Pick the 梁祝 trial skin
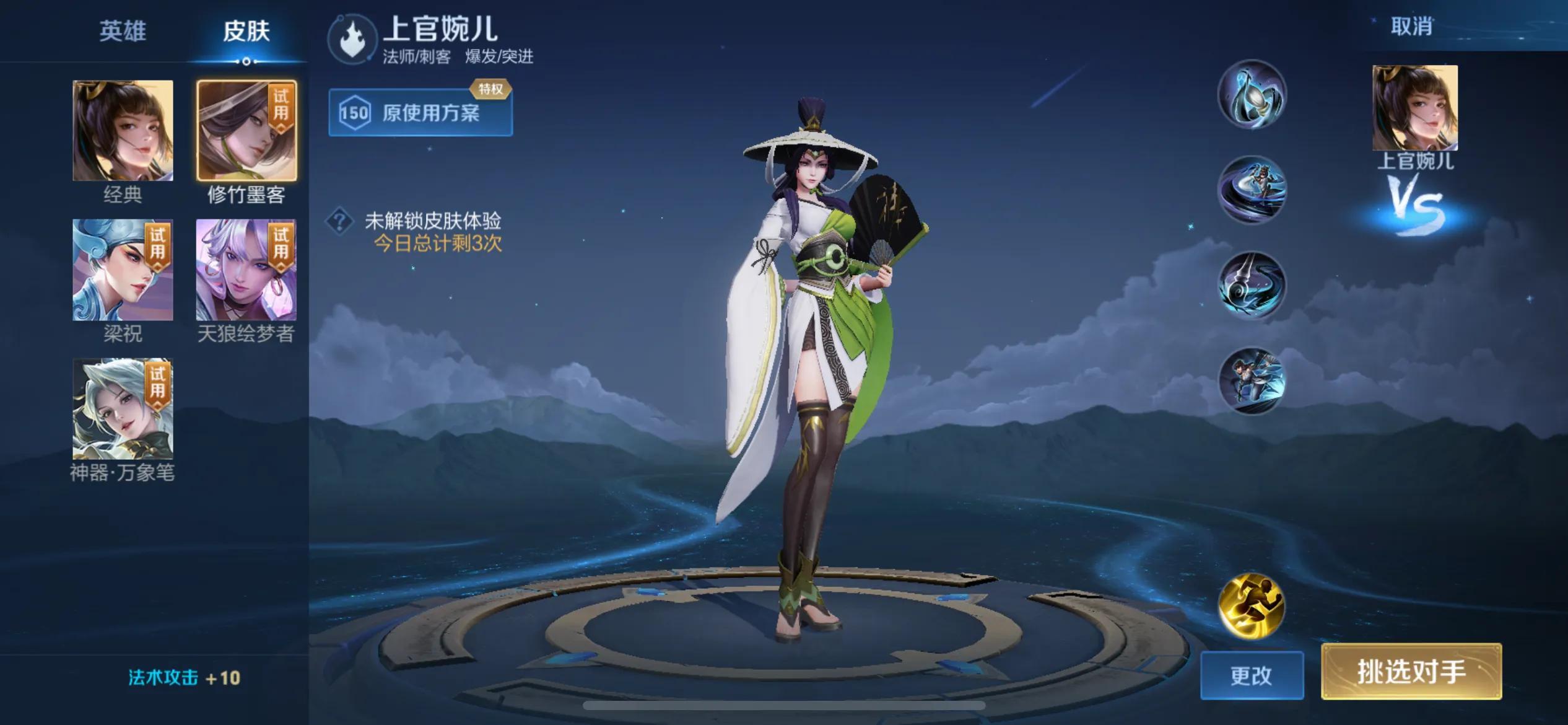The width and height of the screenshot is (1568, 725). coord(123,270)
